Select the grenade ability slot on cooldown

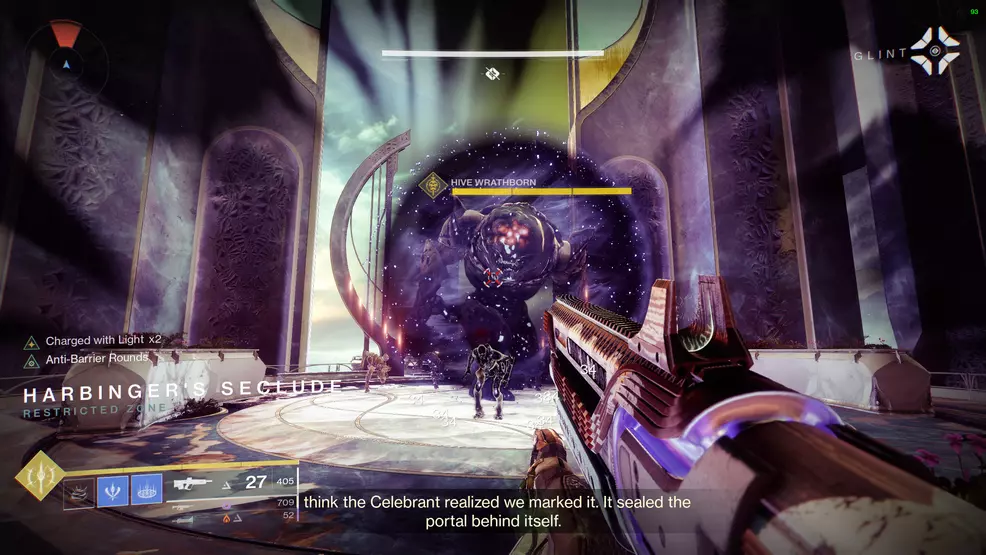pyautogui.click(x=80, y=492)
